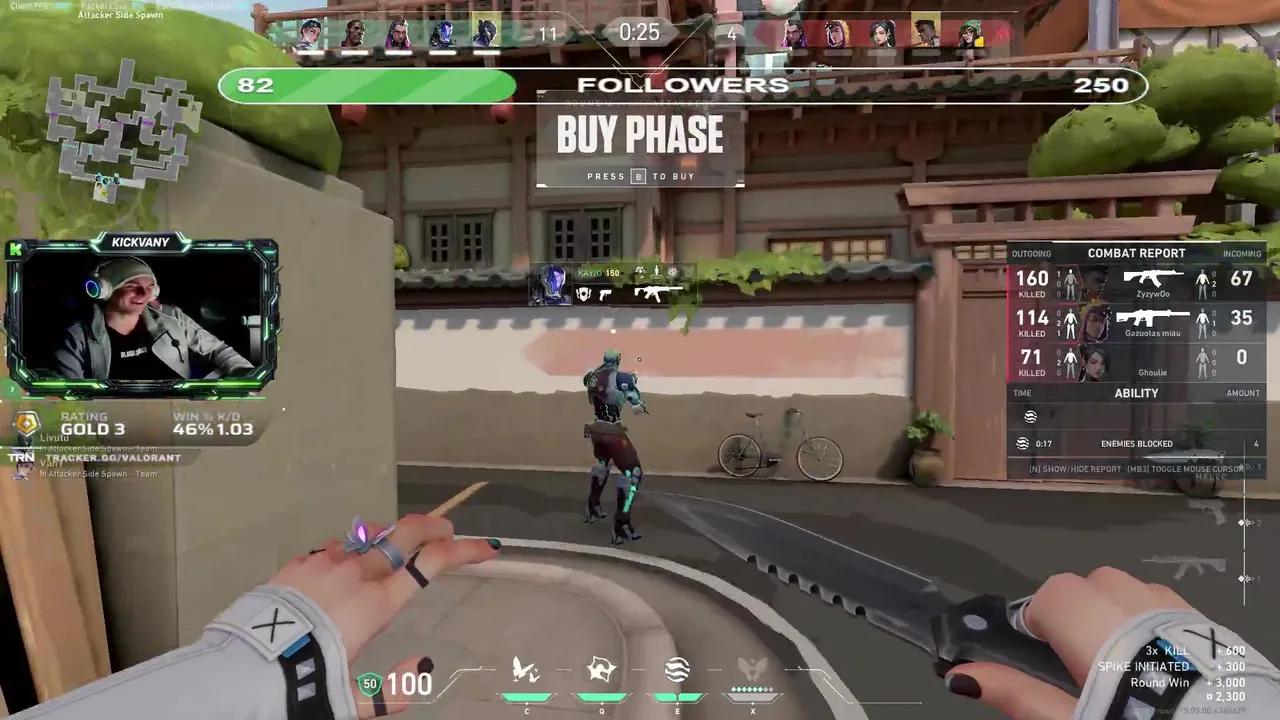
Task: Click the round timer showing 0:25
Action: point(639,32)
